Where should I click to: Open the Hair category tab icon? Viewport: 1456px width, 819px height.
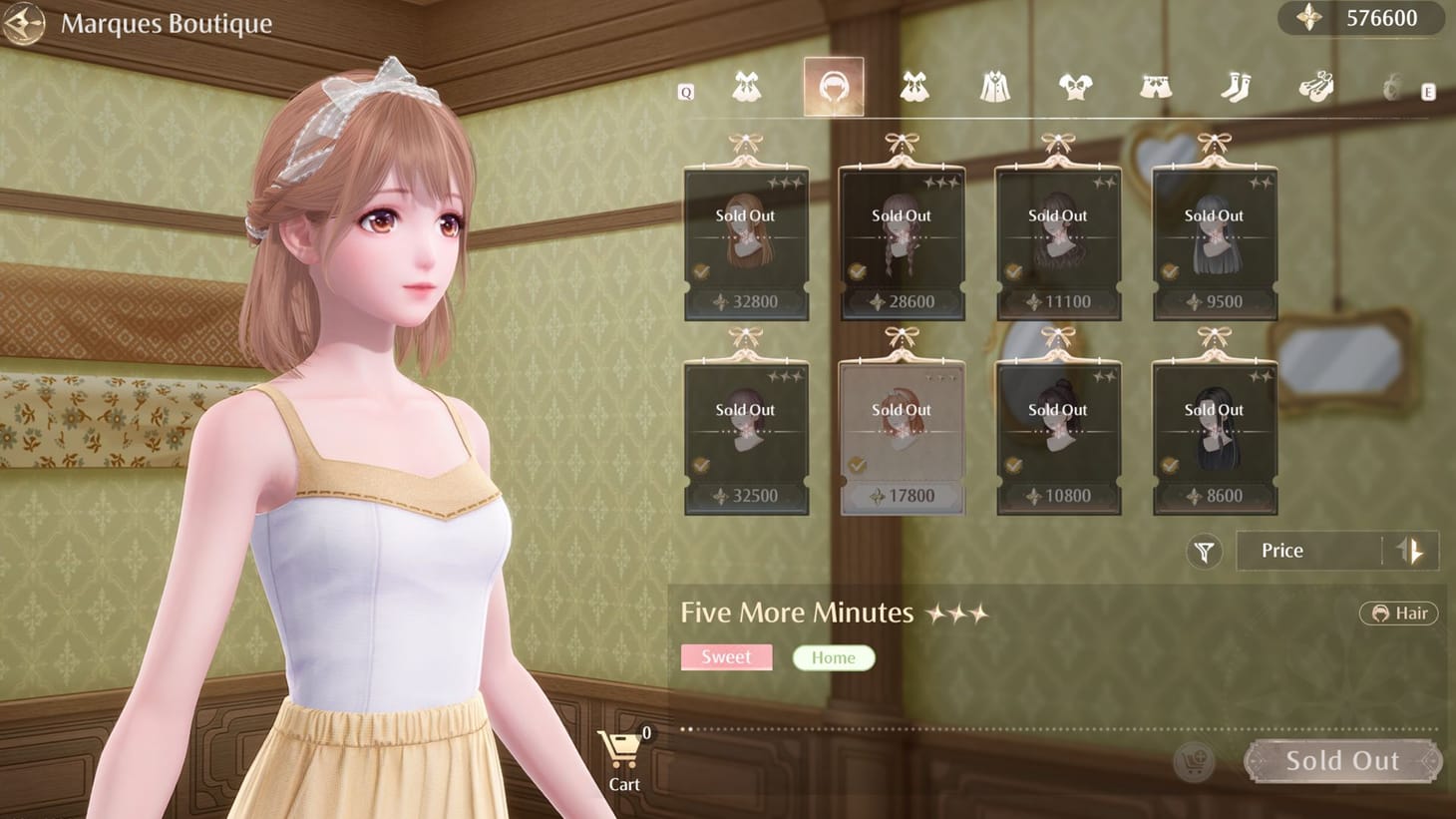pyautogui.click(x=834, y=88)
